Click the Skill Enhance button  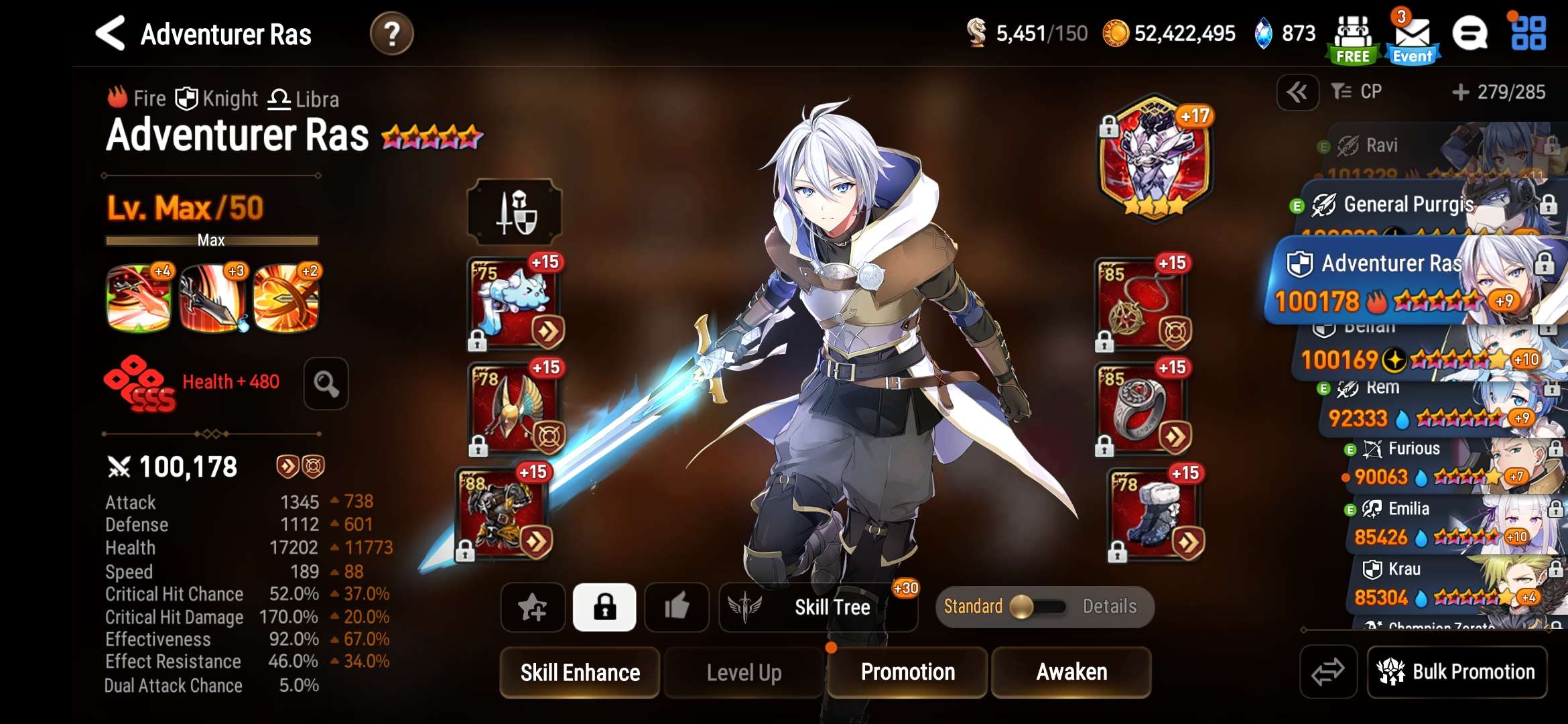pos(580,672)
